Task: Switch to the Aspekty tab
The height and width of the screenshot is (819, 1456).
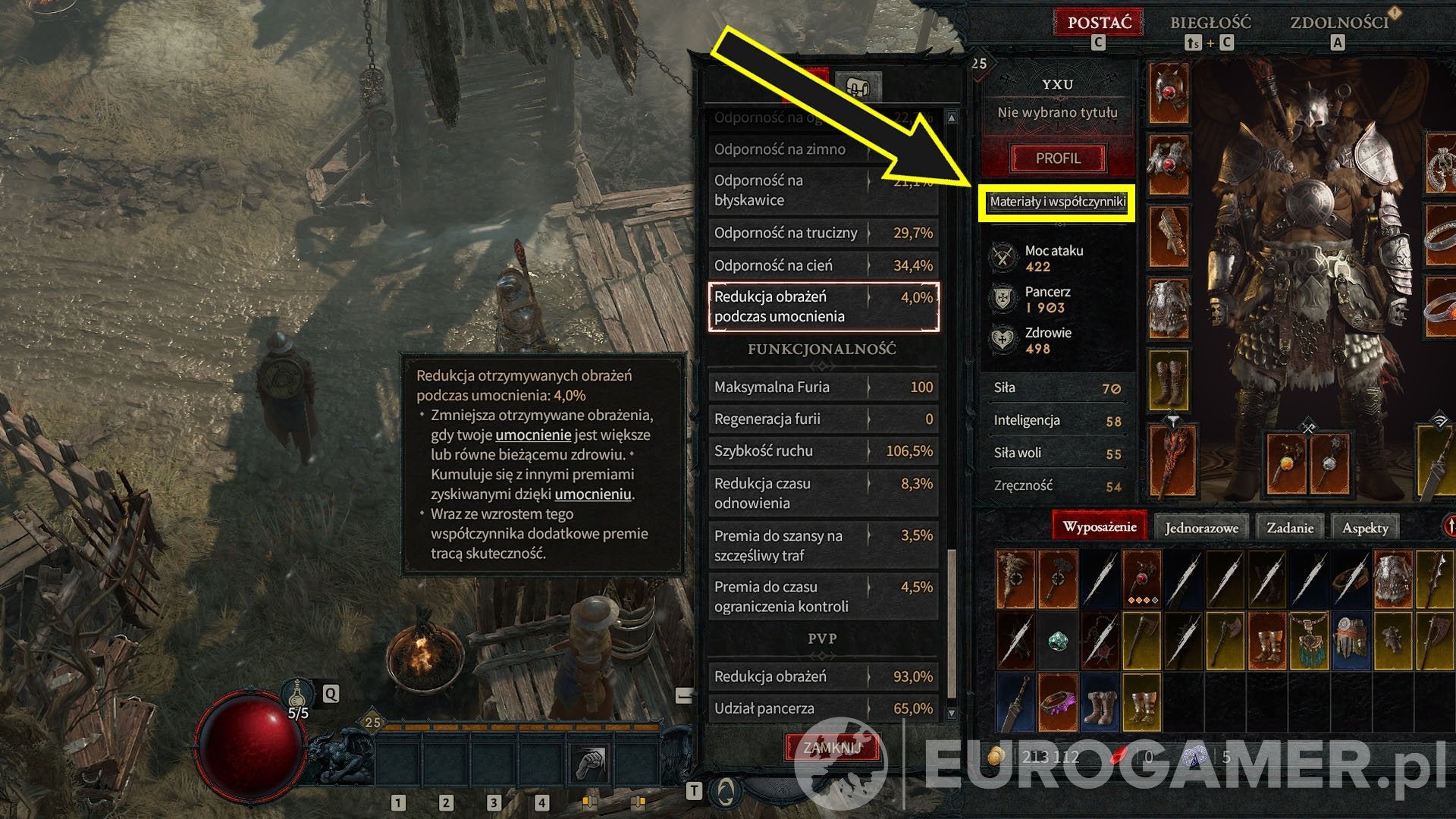Action: click(x=1365, y=526)
